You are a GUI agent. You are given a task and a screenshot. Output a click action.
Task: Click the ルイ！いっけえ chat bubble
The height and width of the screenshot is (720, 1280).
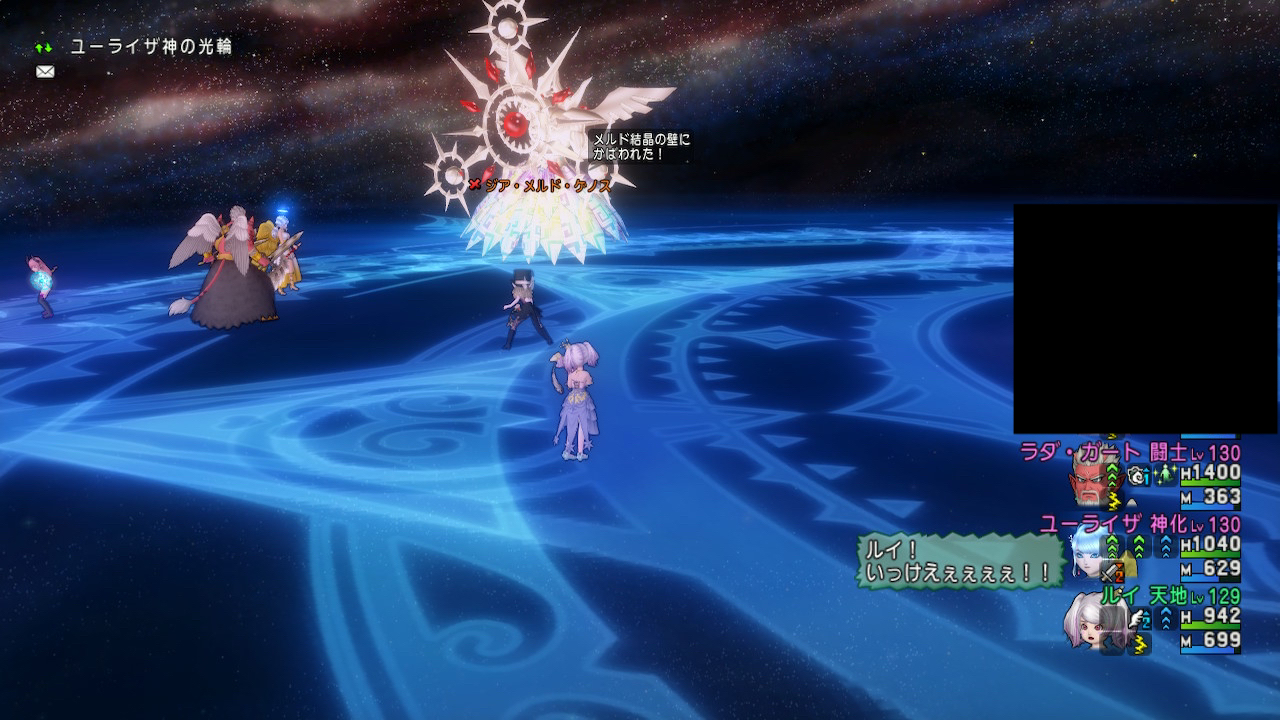958,561
